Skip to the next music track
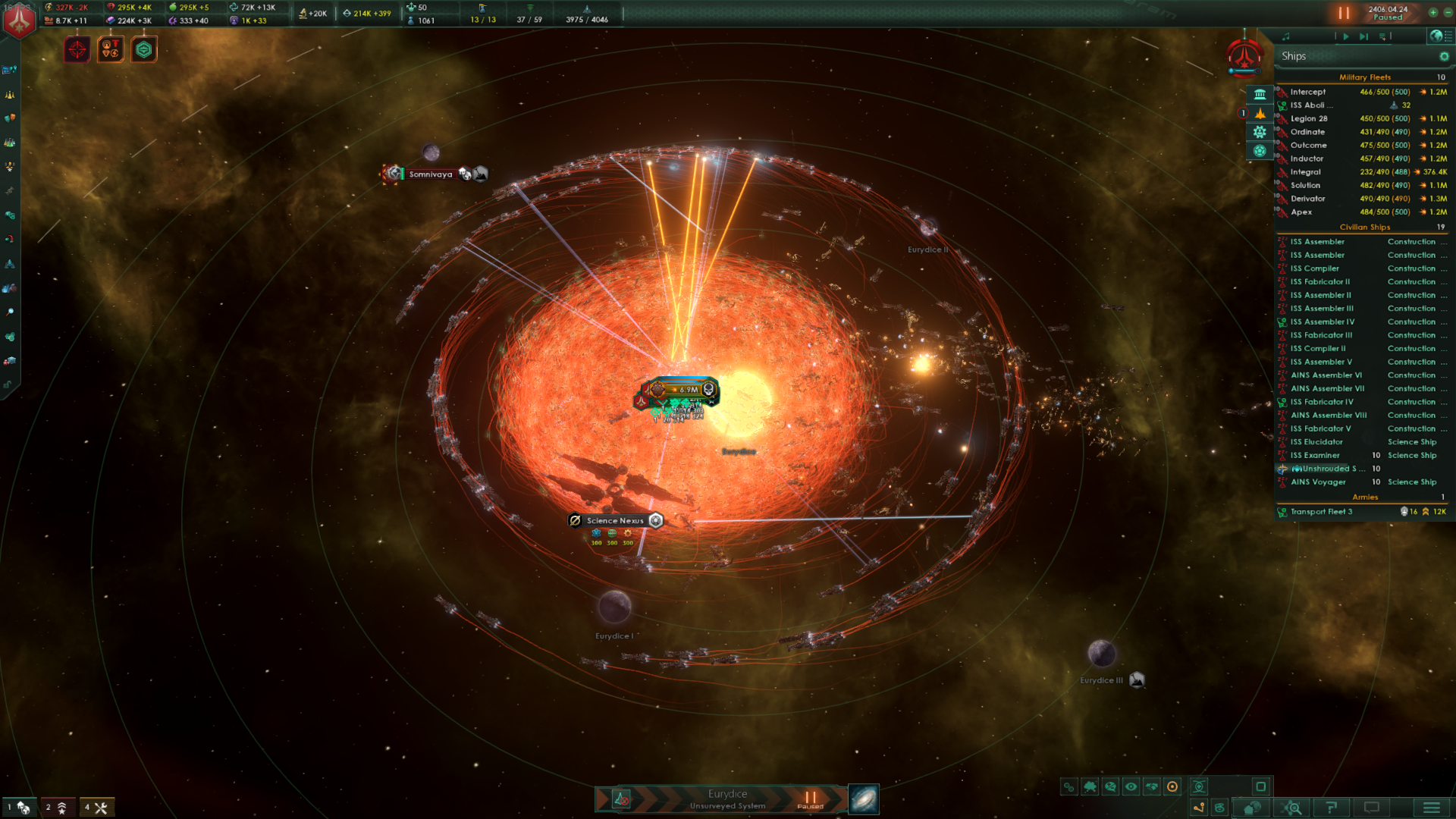 (1363, 36)
